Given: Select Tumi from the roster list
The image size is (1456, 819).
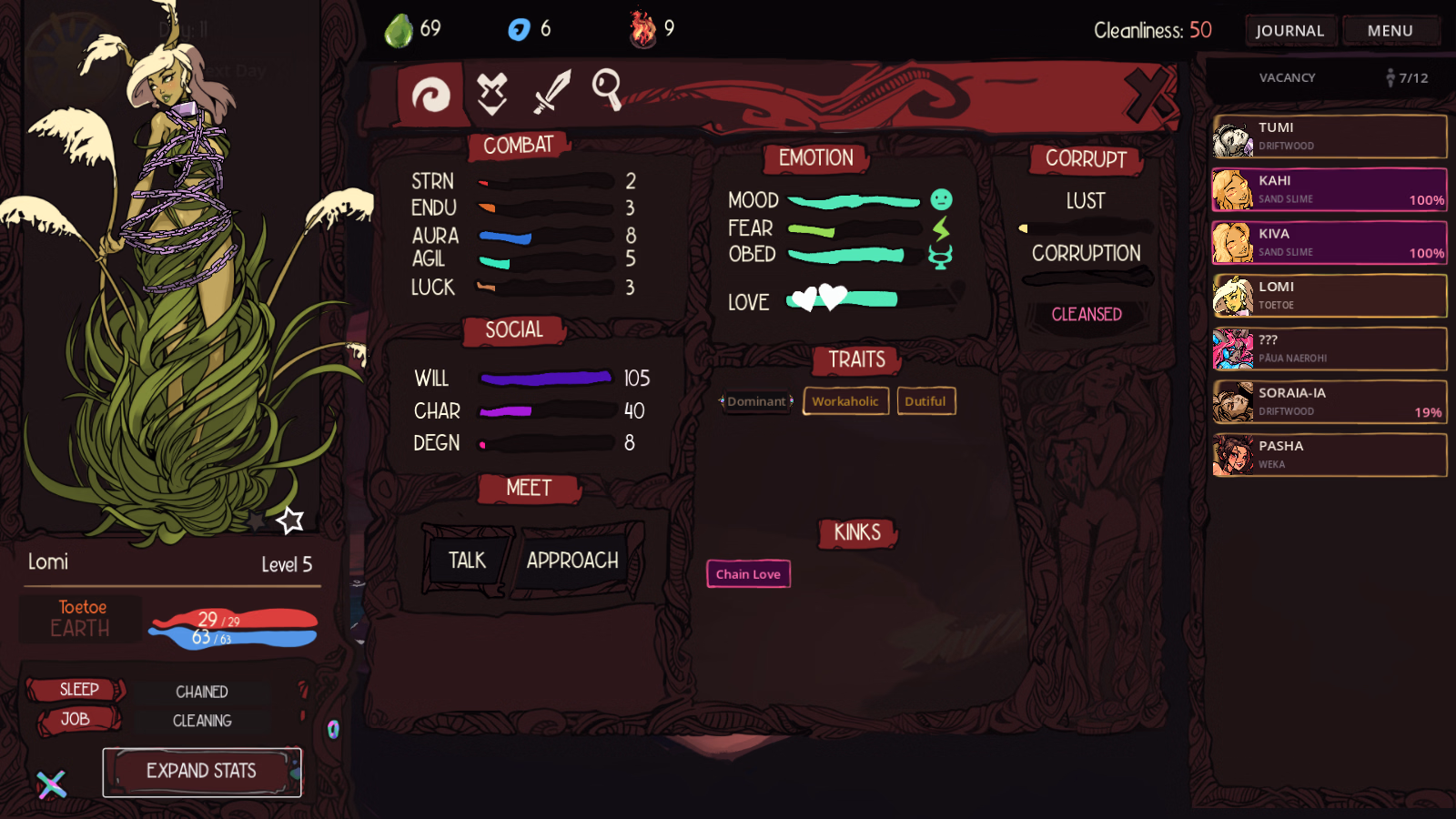Looking at the screenshot, I should click(x=1329, y=136).
